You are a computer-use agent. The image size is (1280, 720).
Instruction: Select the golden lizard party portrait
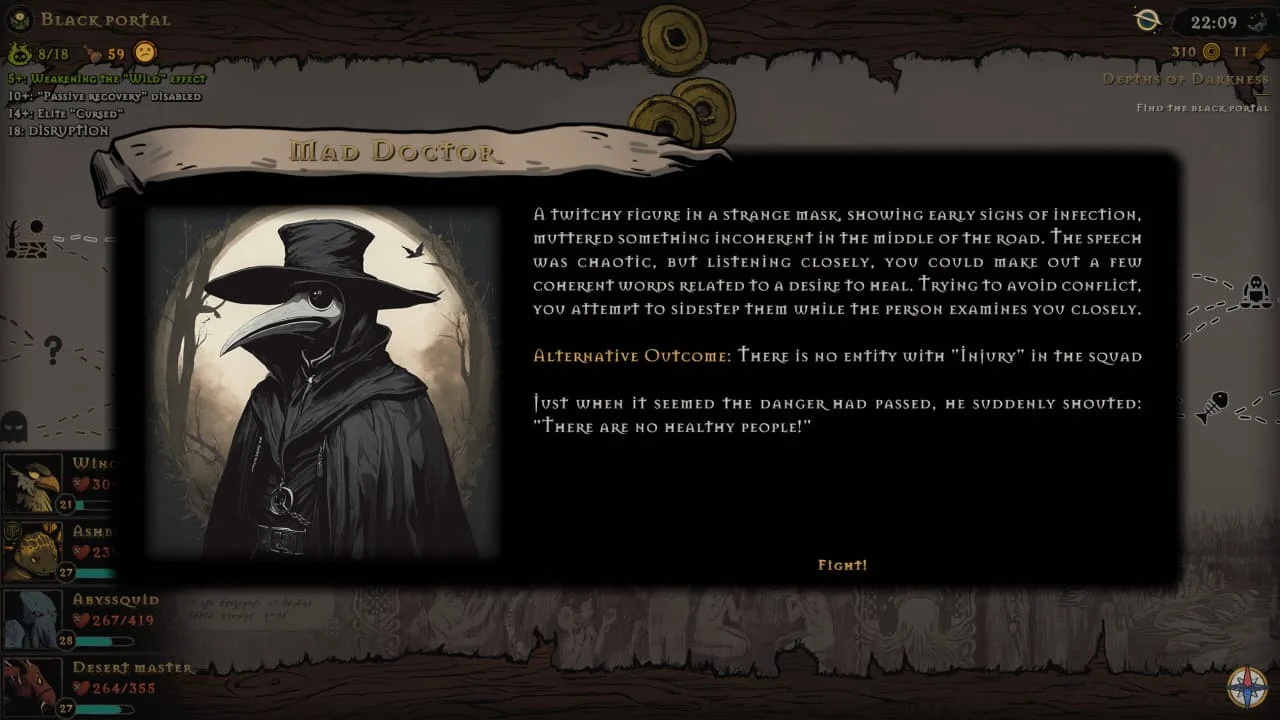(32, 549)
